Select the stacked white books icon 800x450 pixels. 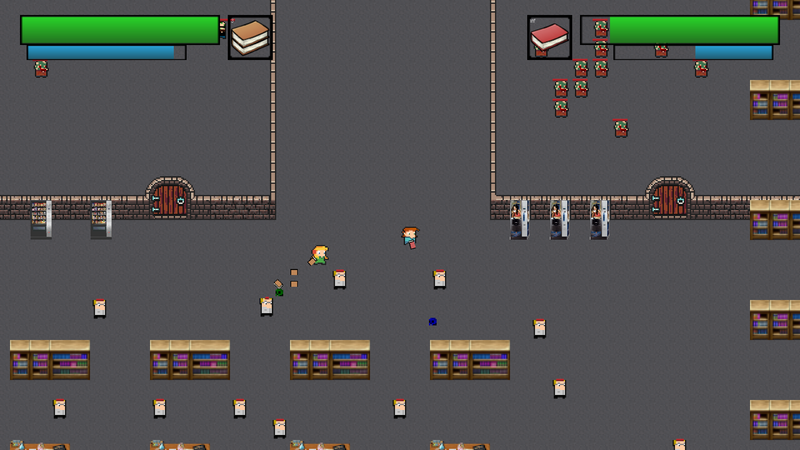point(250,38)
